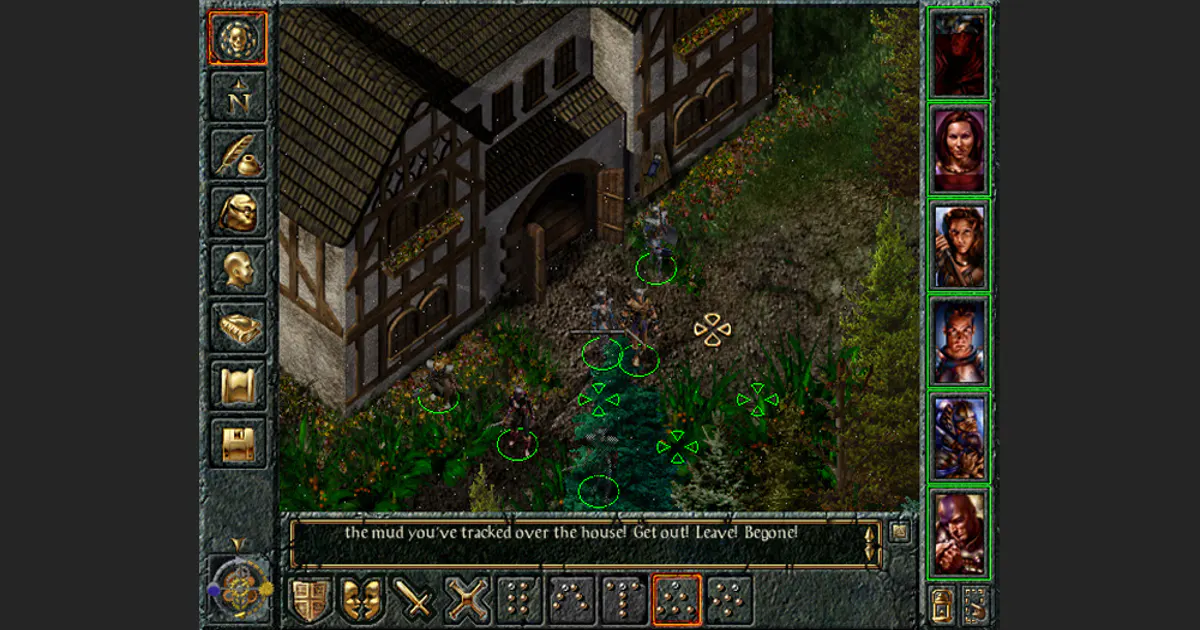Open the journal using the quill icon
This screenshot has width=1200, height=630.
click(x=238, y=154)
